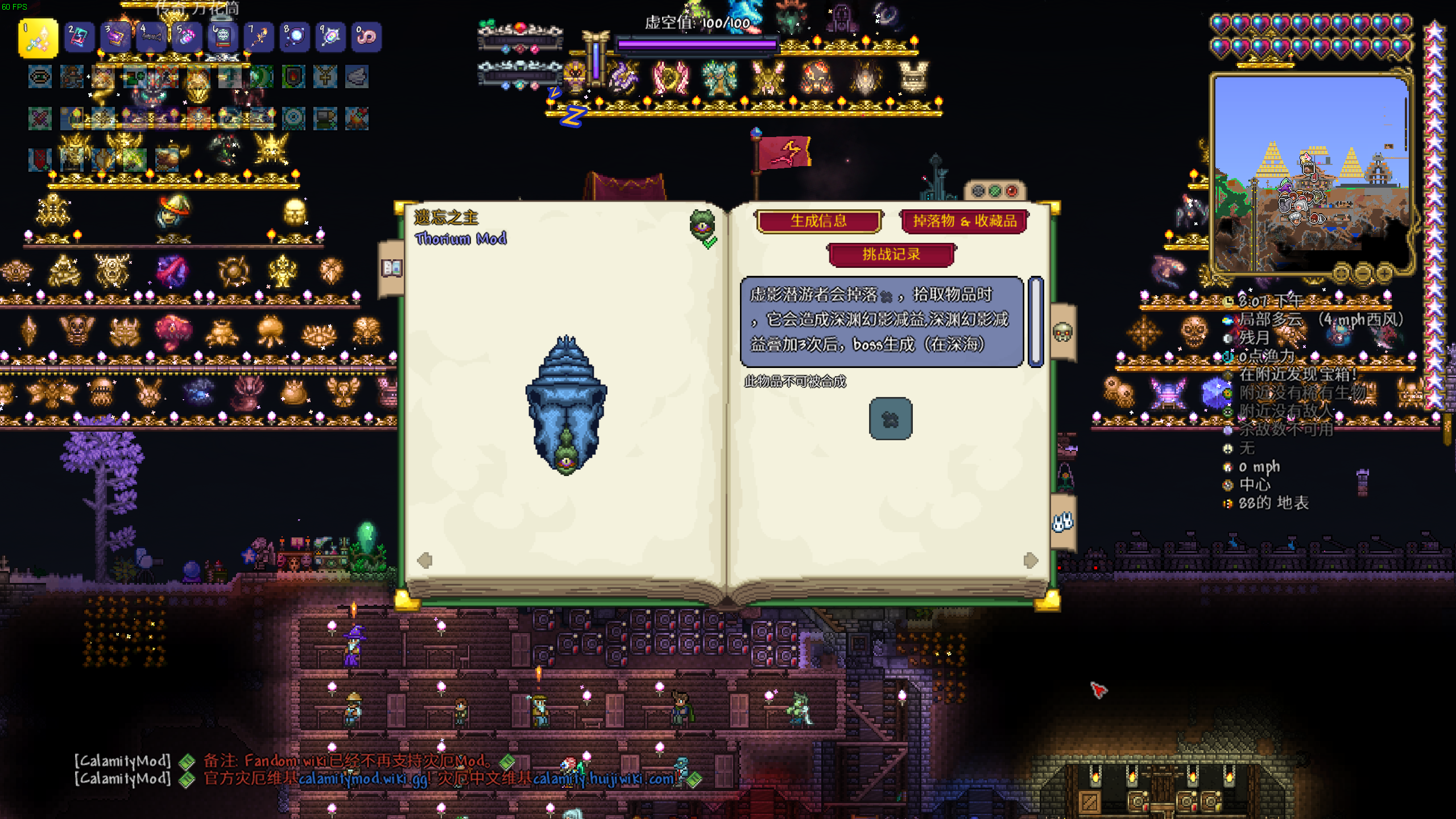The height and width of the screenshot is (819, 1456).
Task: Select hotbar slot 0 pink worm
Action: (x=366, y=38)
